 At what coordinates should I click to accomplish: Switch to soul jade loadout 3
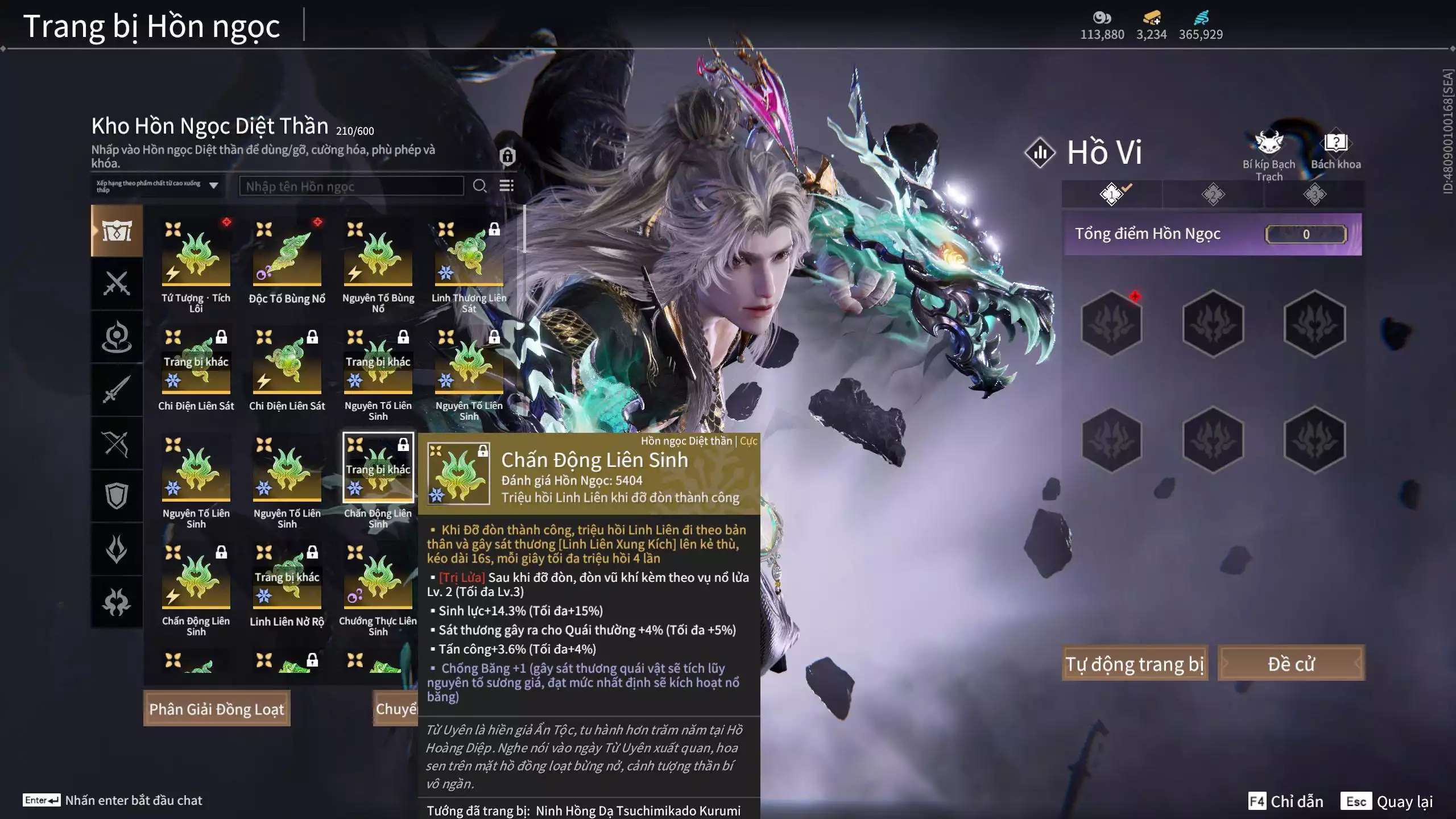[x=1314, y=195]
